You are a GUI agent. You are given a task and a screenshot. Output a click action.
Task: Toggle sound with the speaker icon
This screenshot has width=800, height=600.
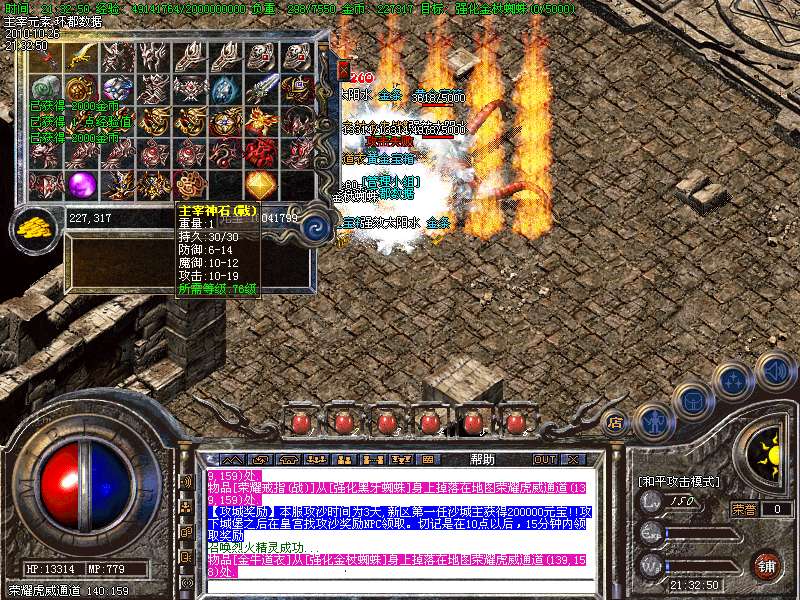click(774, 369)
